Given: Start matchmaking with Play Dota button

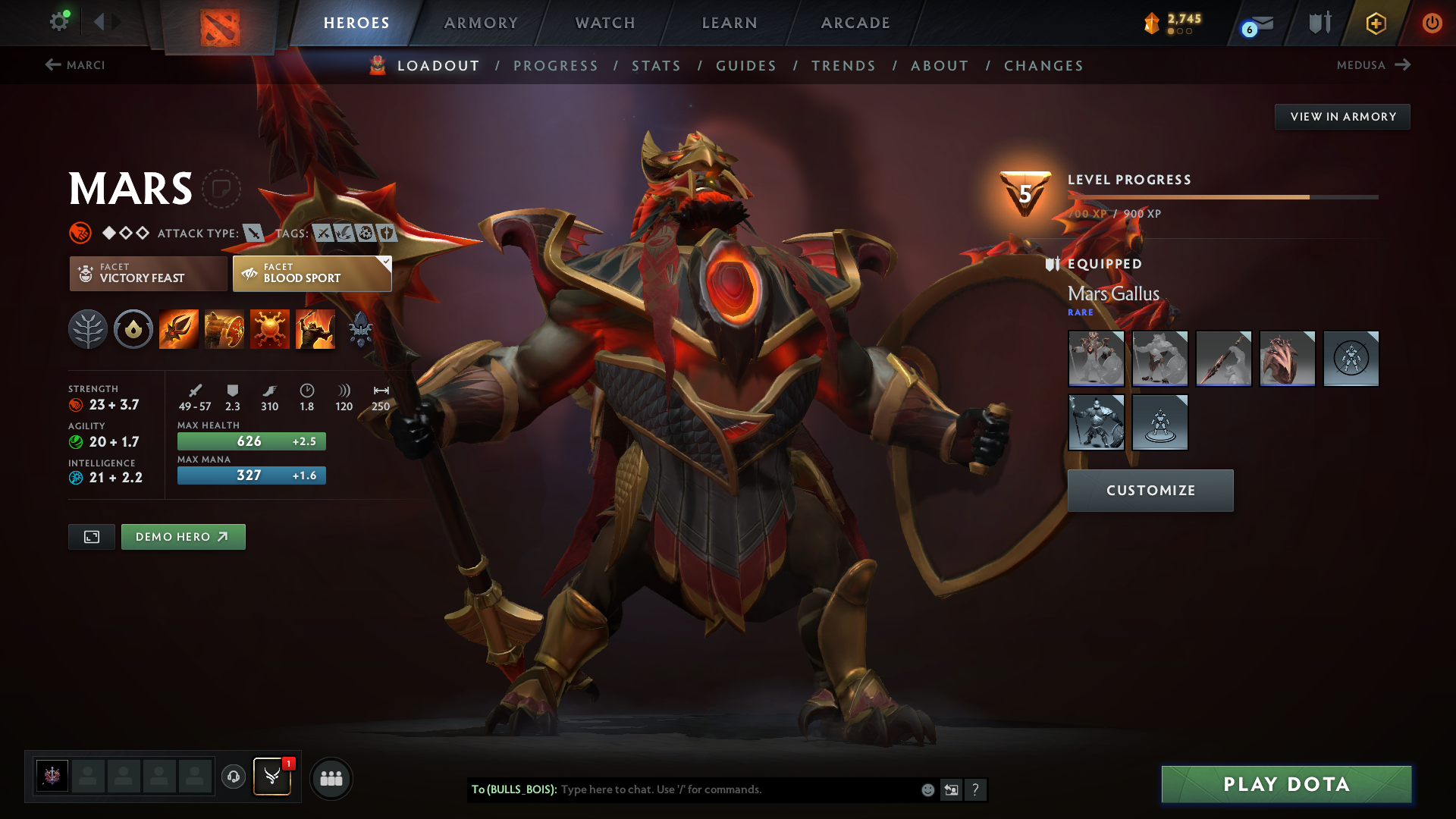Looking at the screenshot, I should tap(1286, 784).
